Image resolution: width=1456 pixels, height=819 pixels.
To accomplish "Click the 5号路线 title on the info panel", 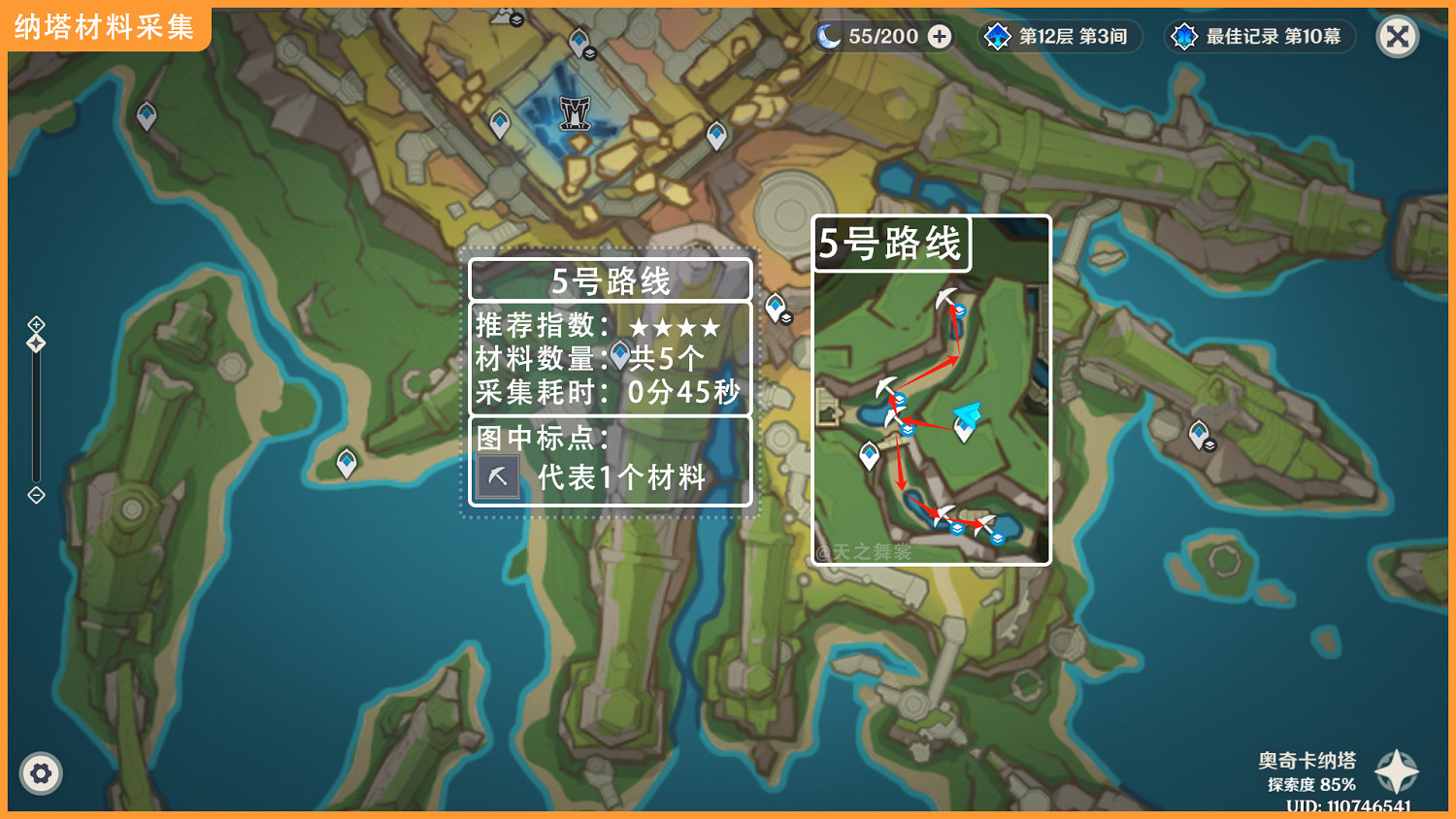I will tap(611, 280).
